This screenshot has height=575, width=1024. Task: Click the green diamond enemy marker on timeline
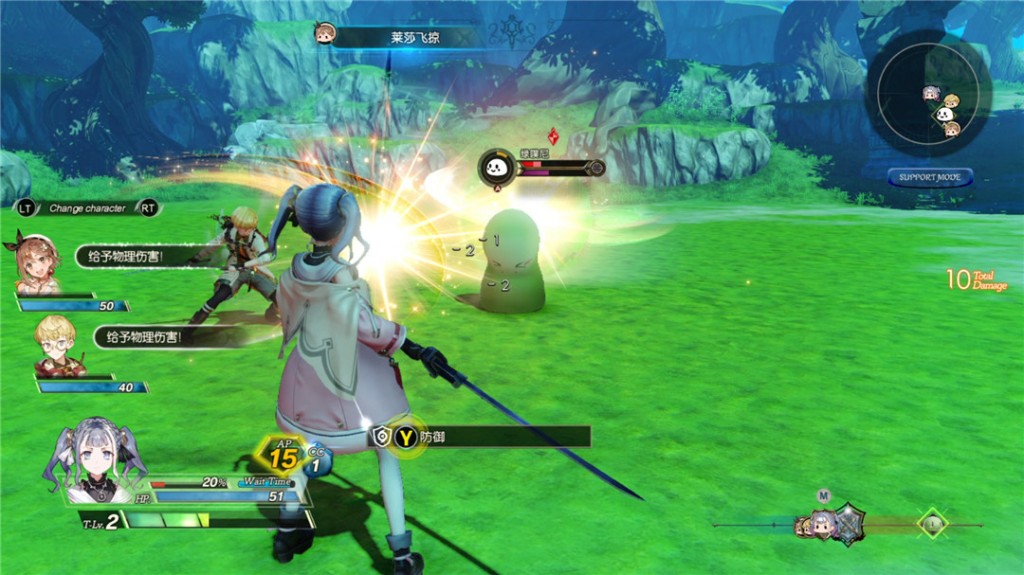click(932, 523)
